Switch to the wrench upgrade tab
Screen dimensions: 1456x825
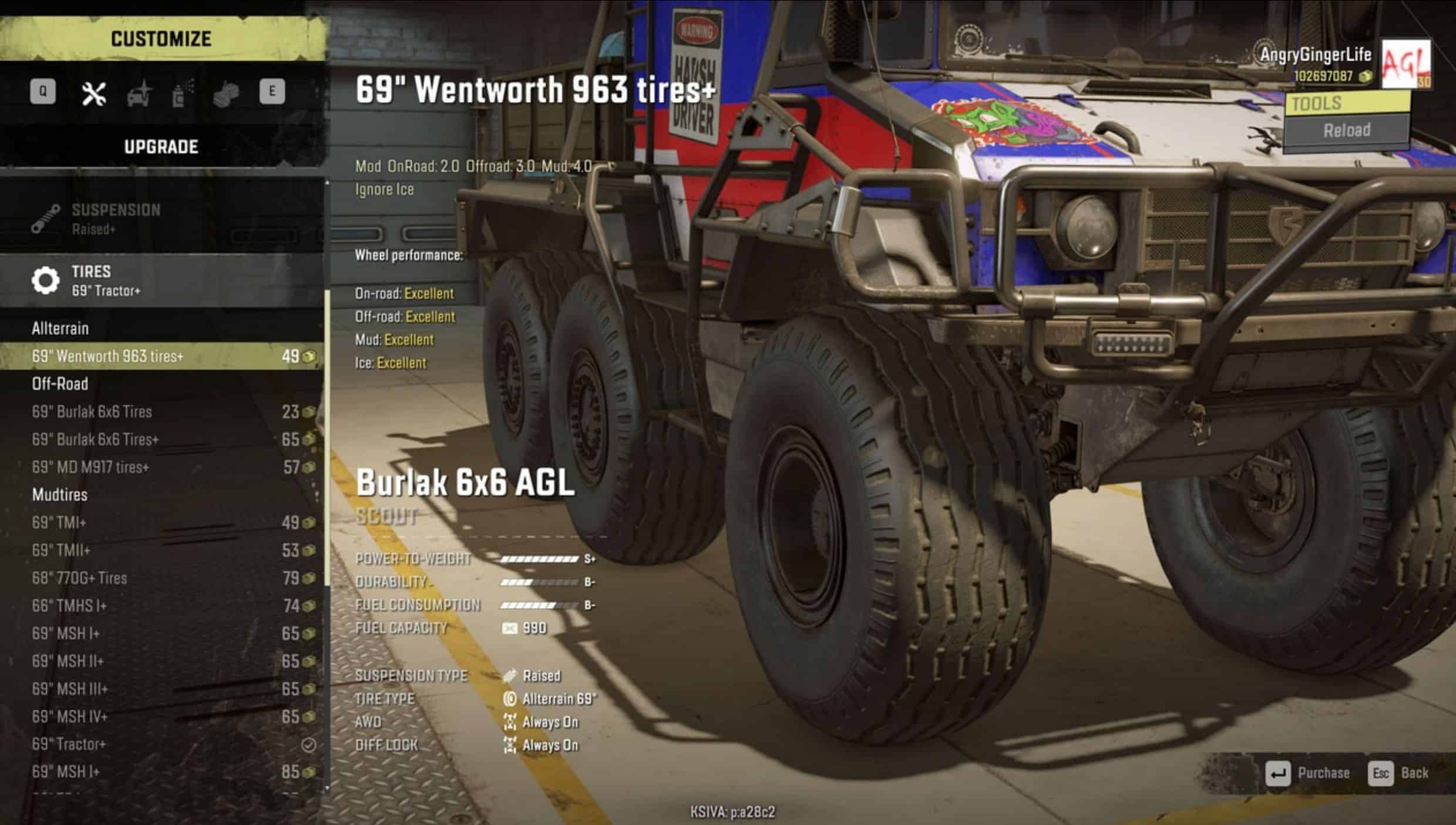pyautogui.click(x=93, y=93)
